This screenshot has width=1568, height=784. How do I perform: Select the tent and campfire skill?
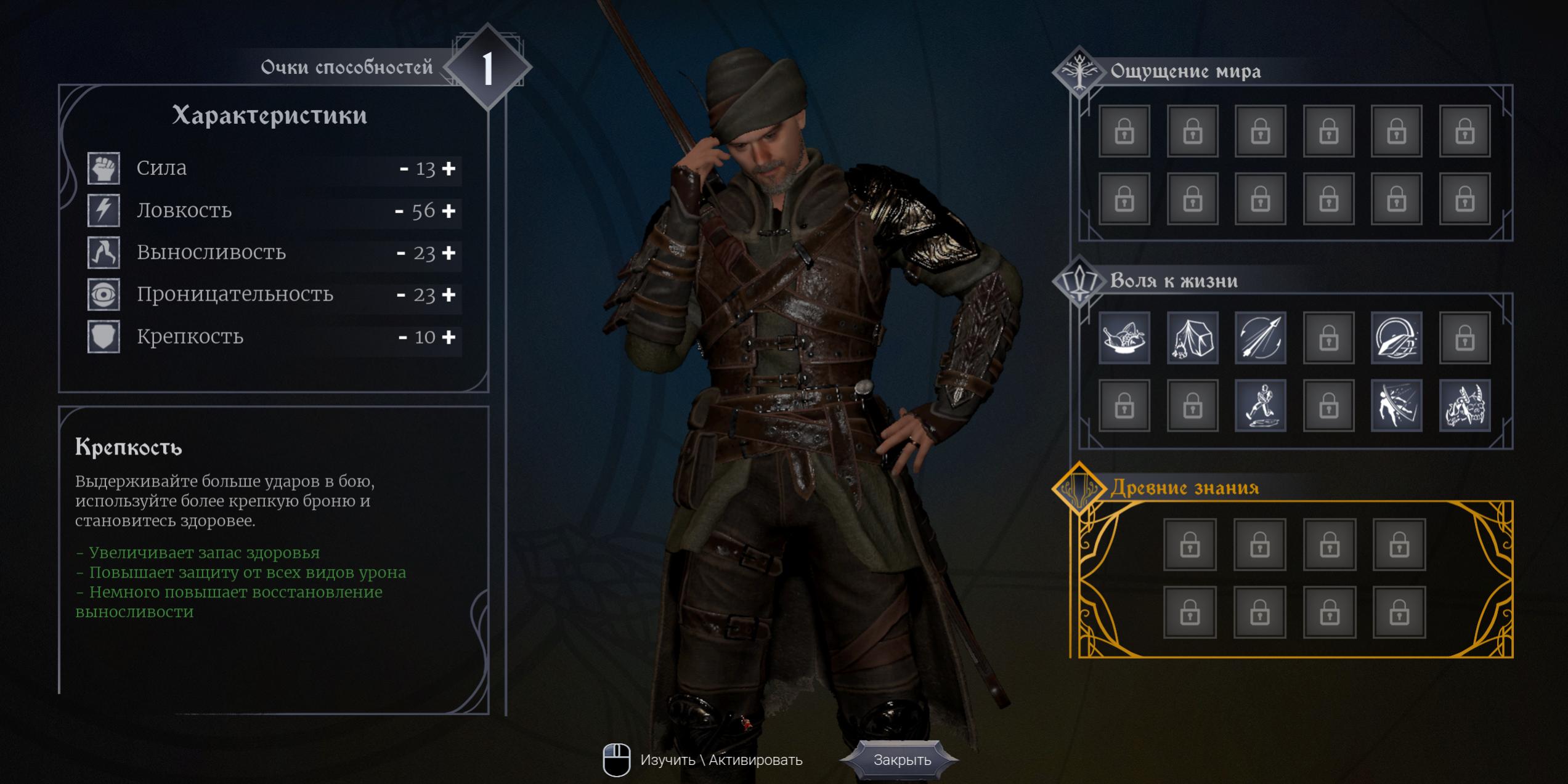coord(1192,337)
